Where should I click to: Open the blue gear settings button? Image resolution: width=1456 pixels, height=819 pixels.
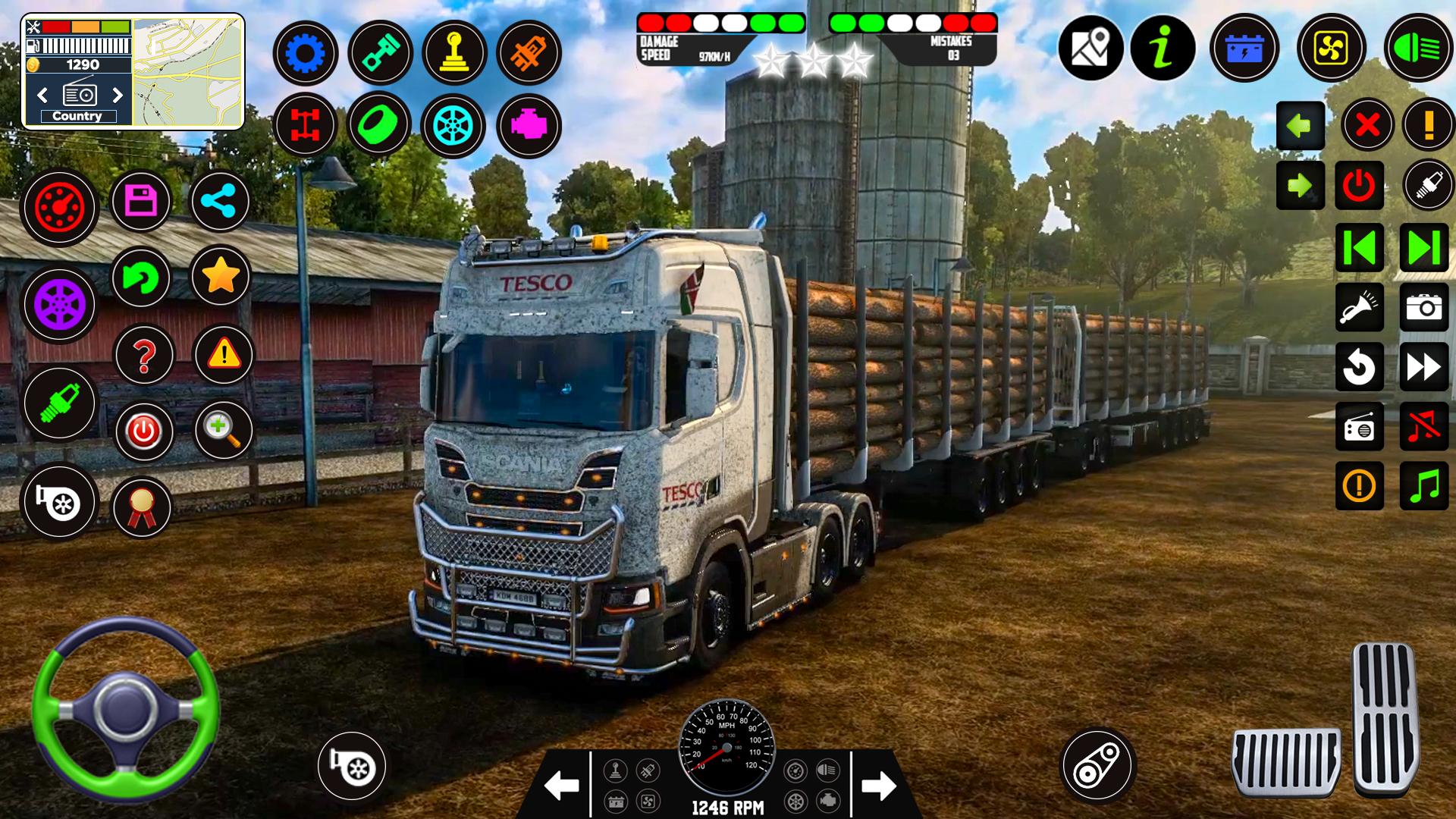pos(305,53)
